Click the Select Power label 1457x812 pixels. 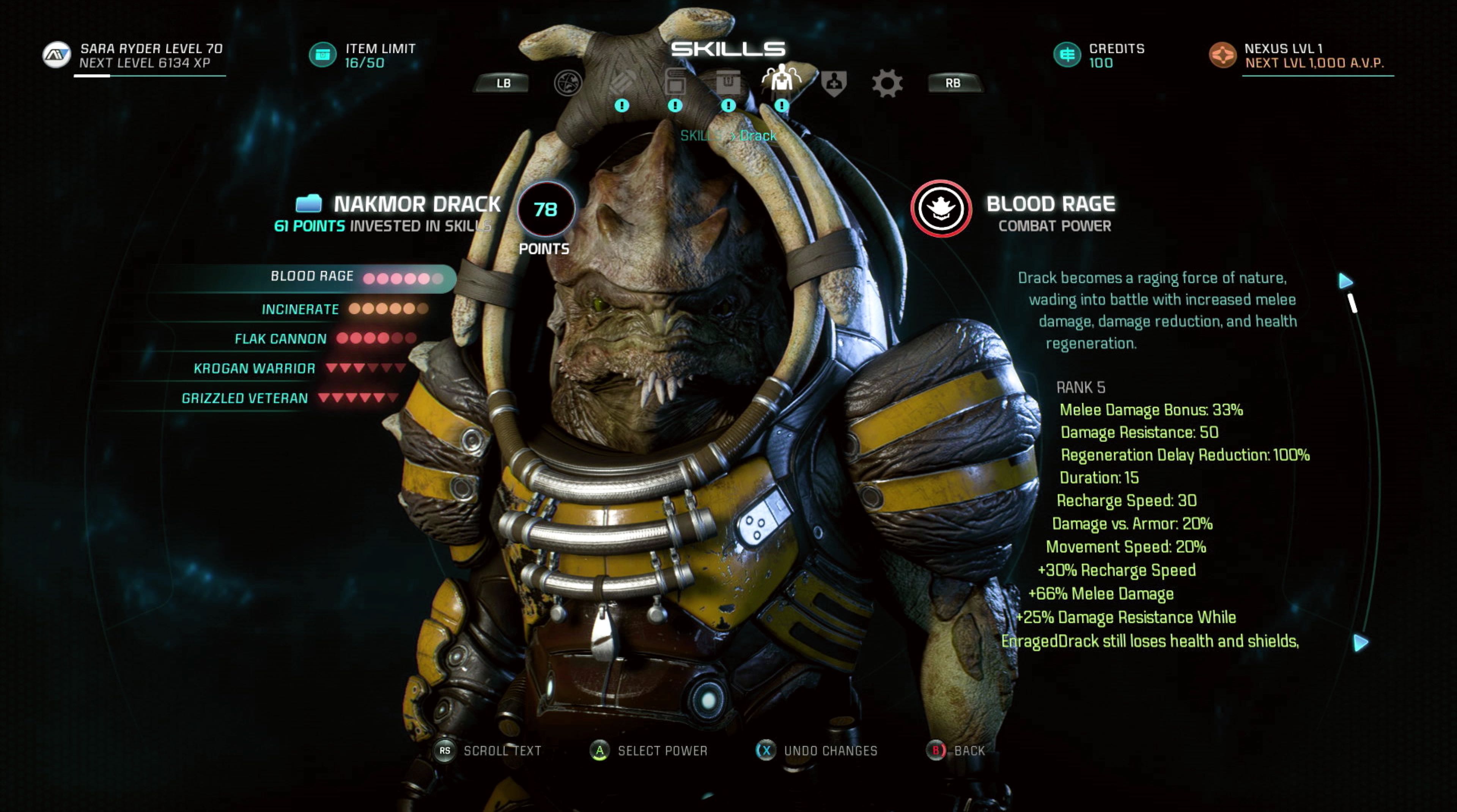pos(662,751)
